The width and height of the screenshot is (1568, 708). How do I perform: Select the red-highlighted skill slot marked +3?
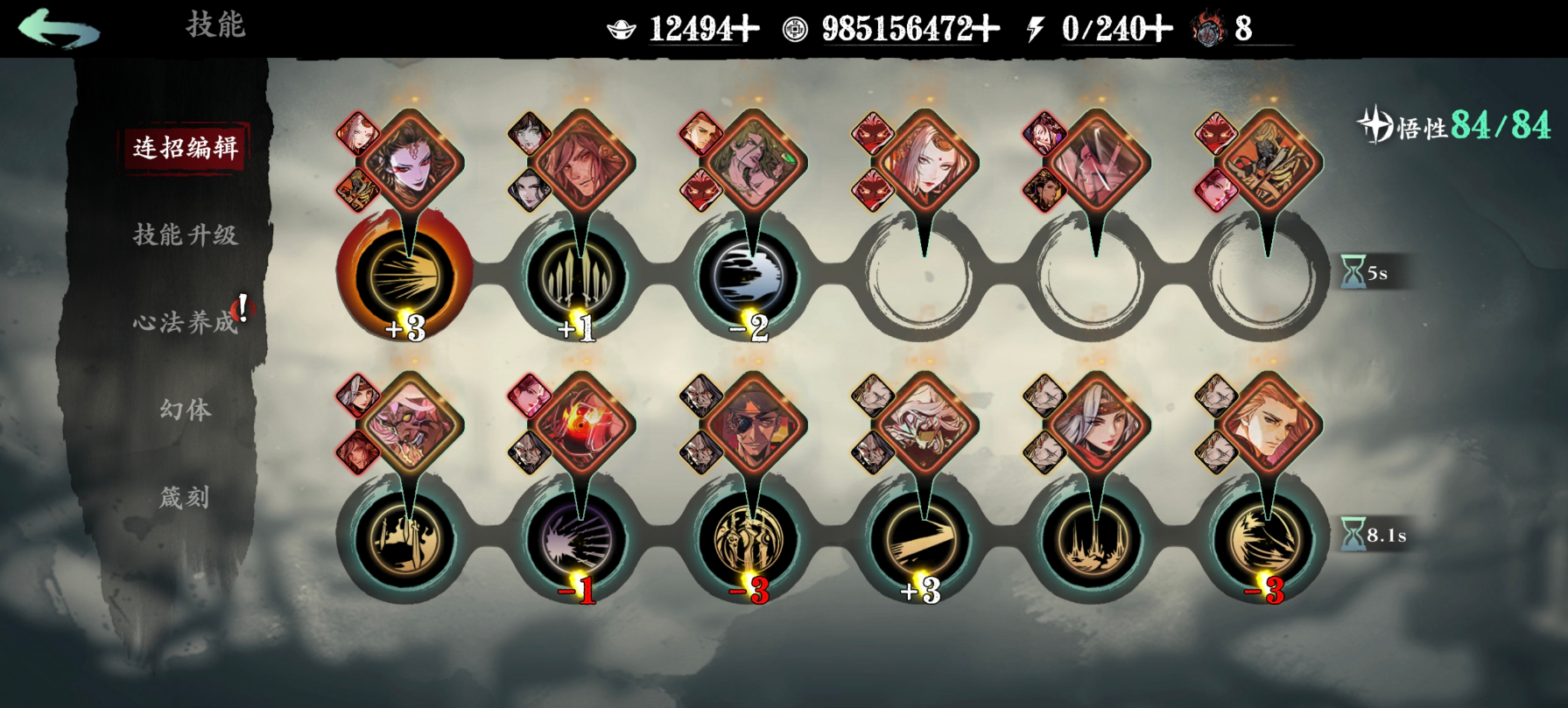tap(404, 276)
